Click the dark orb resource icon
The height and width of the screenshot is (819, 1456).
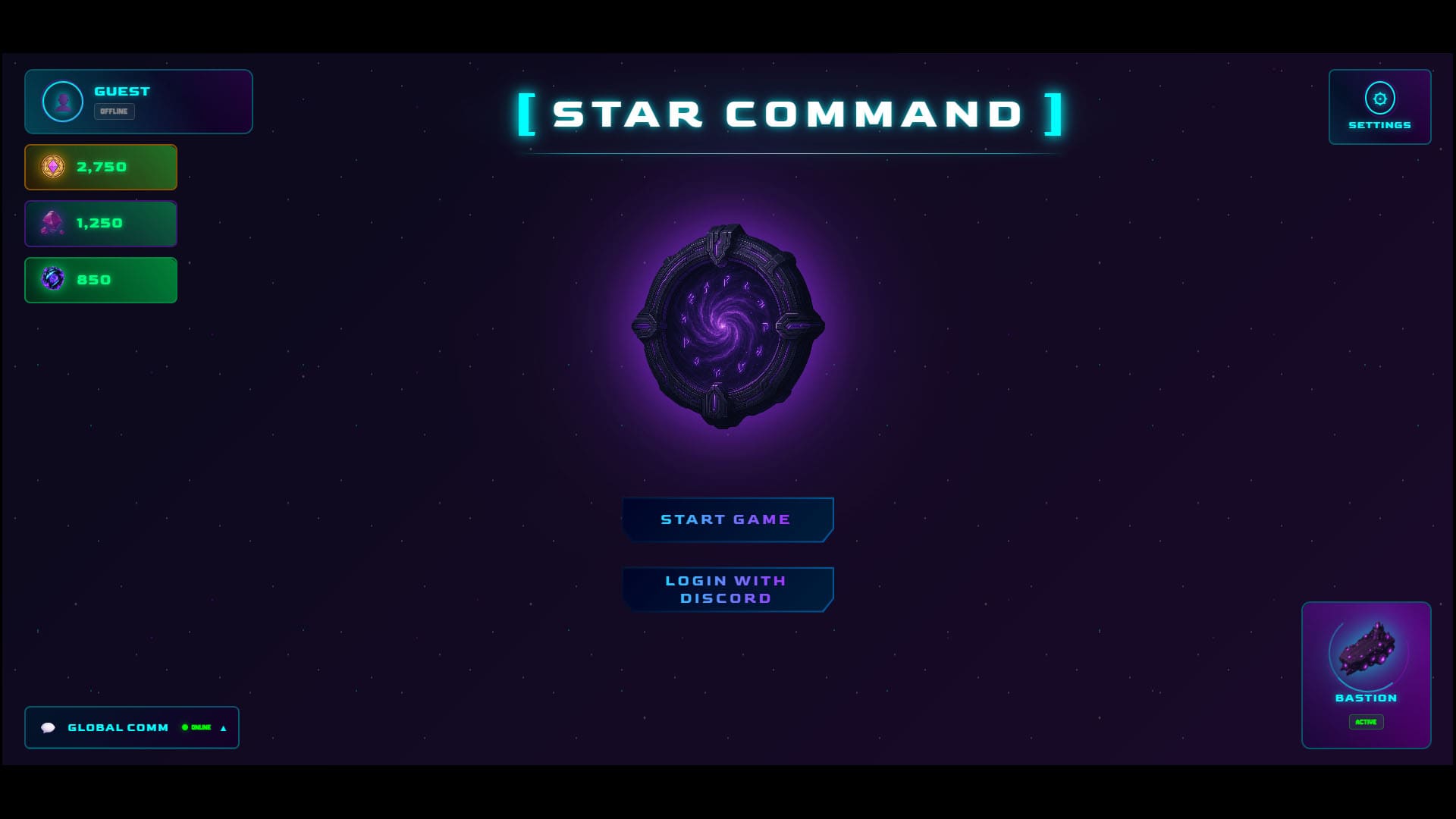pos(53,279)
